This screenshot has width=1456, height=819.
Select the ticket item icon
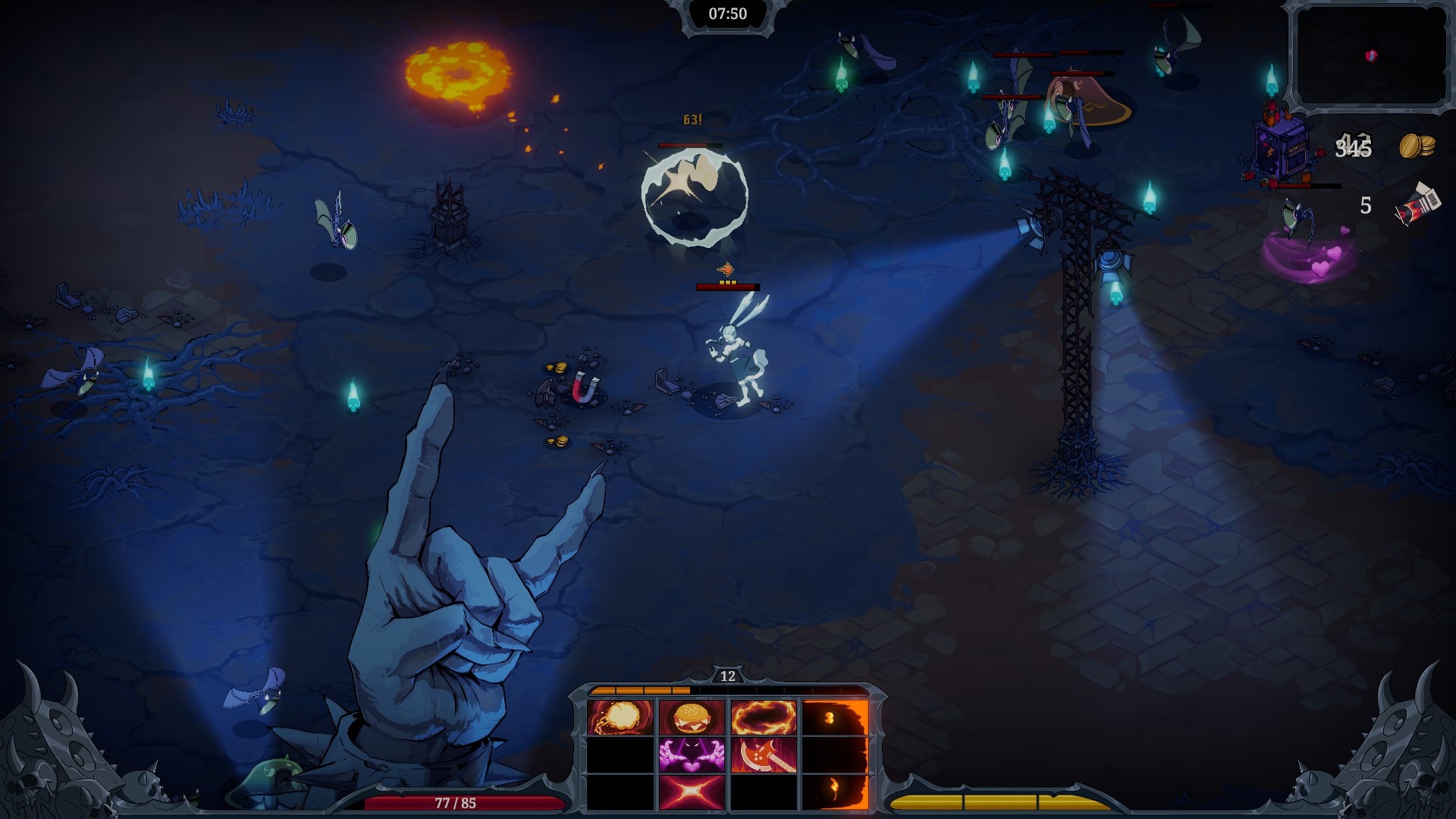tap(1417, 205)
